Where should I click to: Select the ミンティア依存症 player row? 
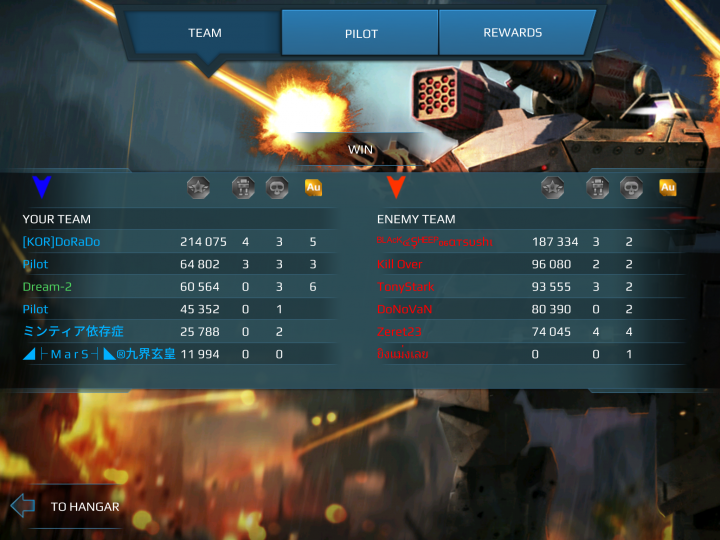pyautogui.click(x=73, y=331)
